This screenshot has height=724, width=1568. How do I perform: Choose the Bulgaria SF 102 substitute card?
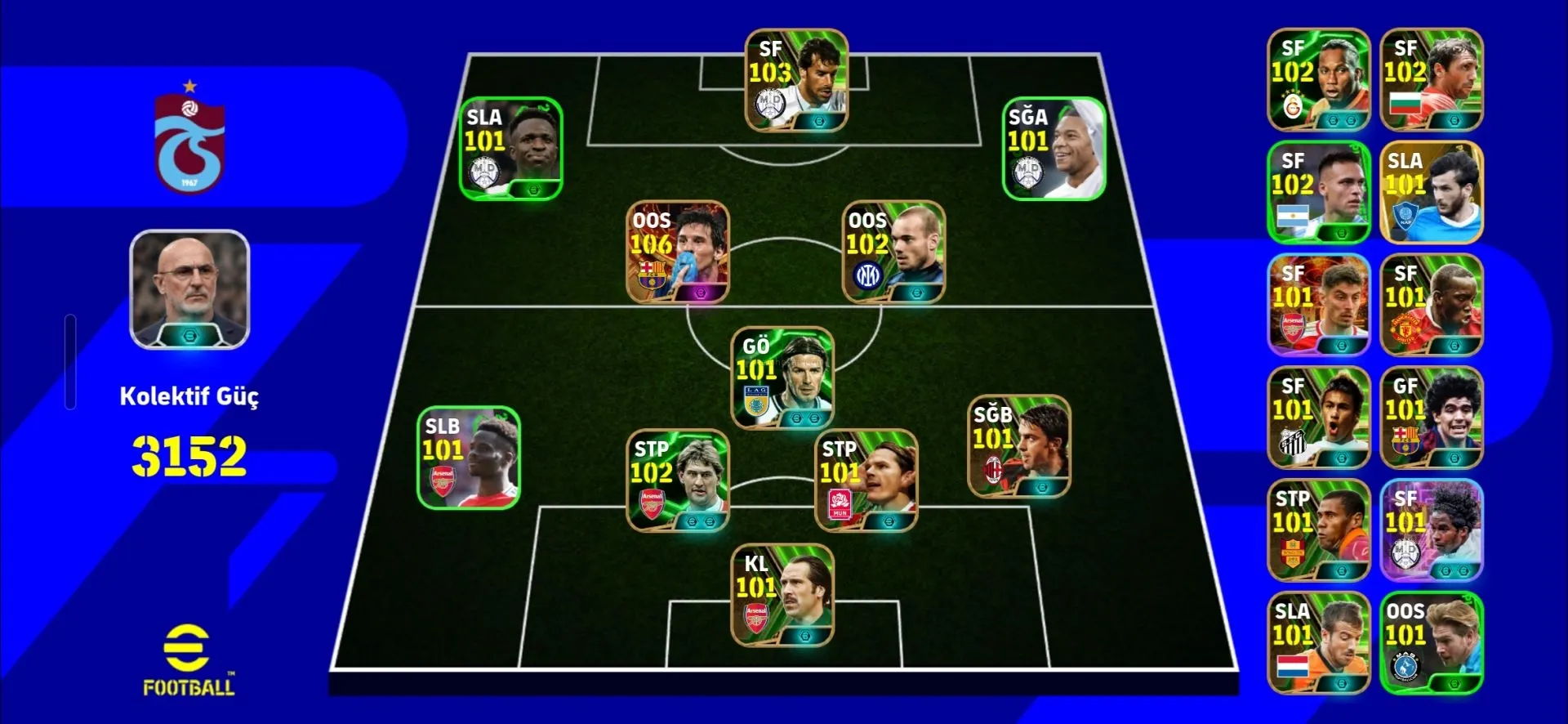[1431, 80]
